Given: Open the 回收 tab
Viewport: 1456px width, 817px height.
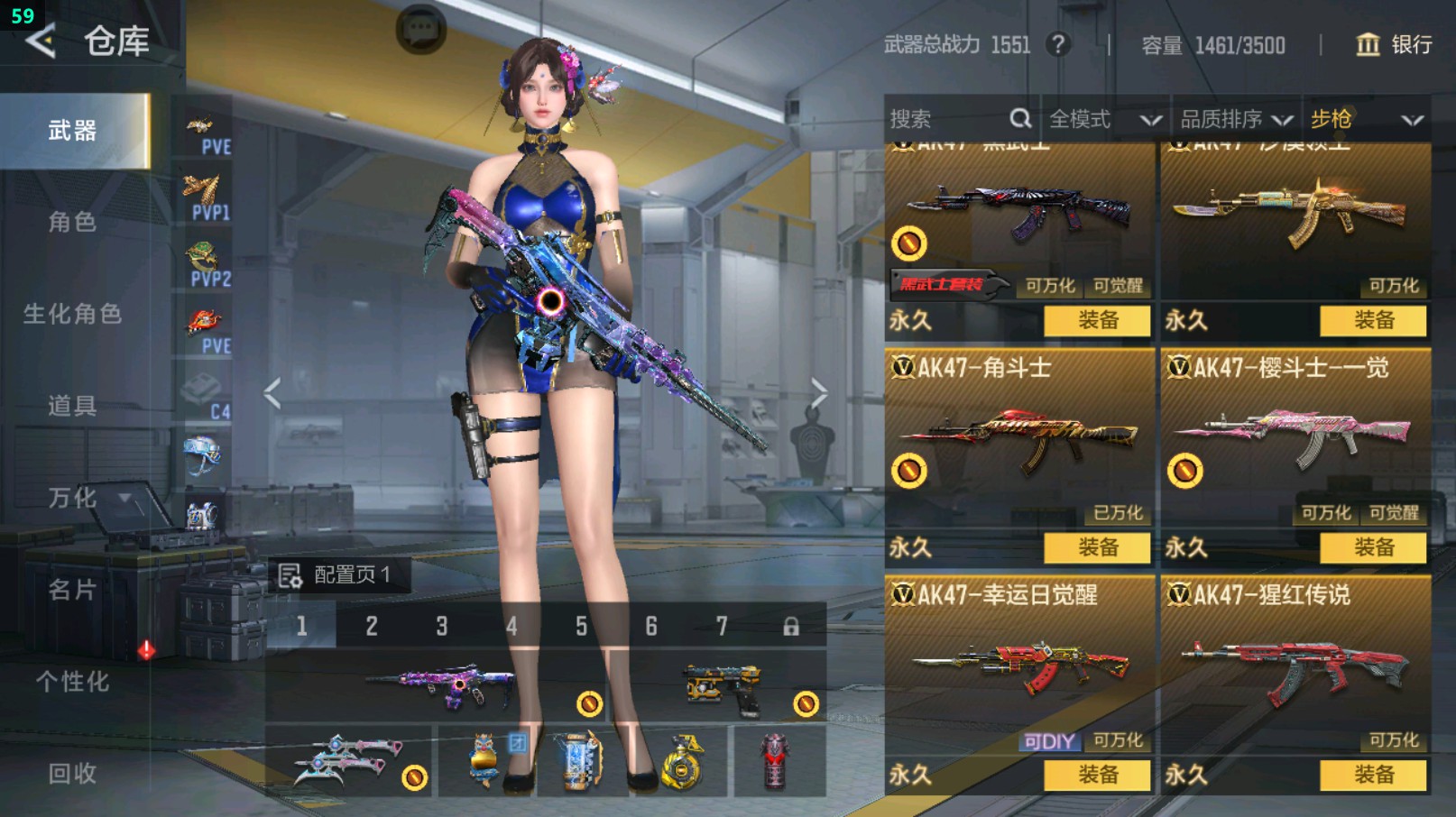Looking at the screenshot, I should pos(72,774).
